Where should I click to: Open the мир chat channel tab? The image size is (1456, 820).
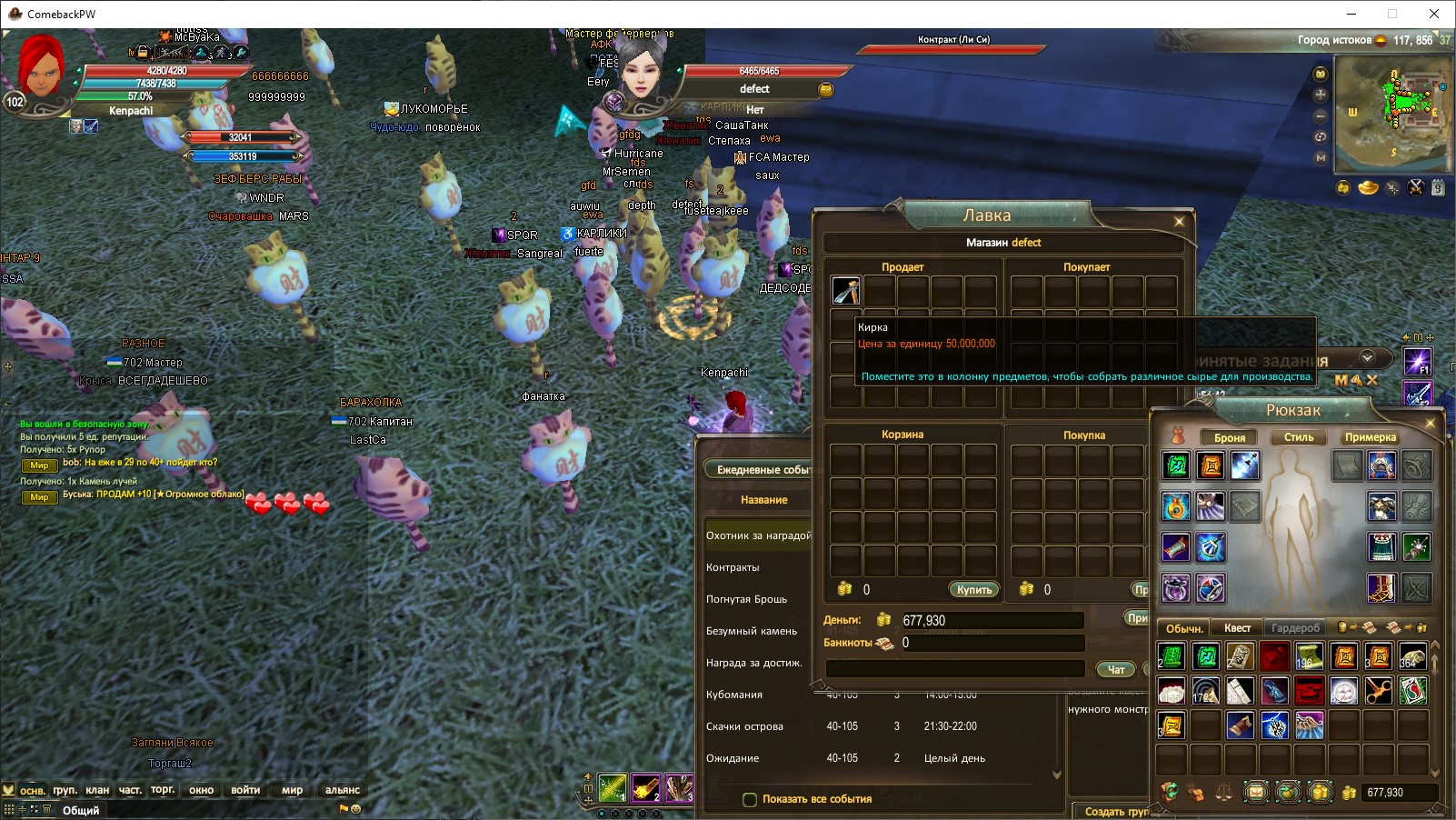292,790
